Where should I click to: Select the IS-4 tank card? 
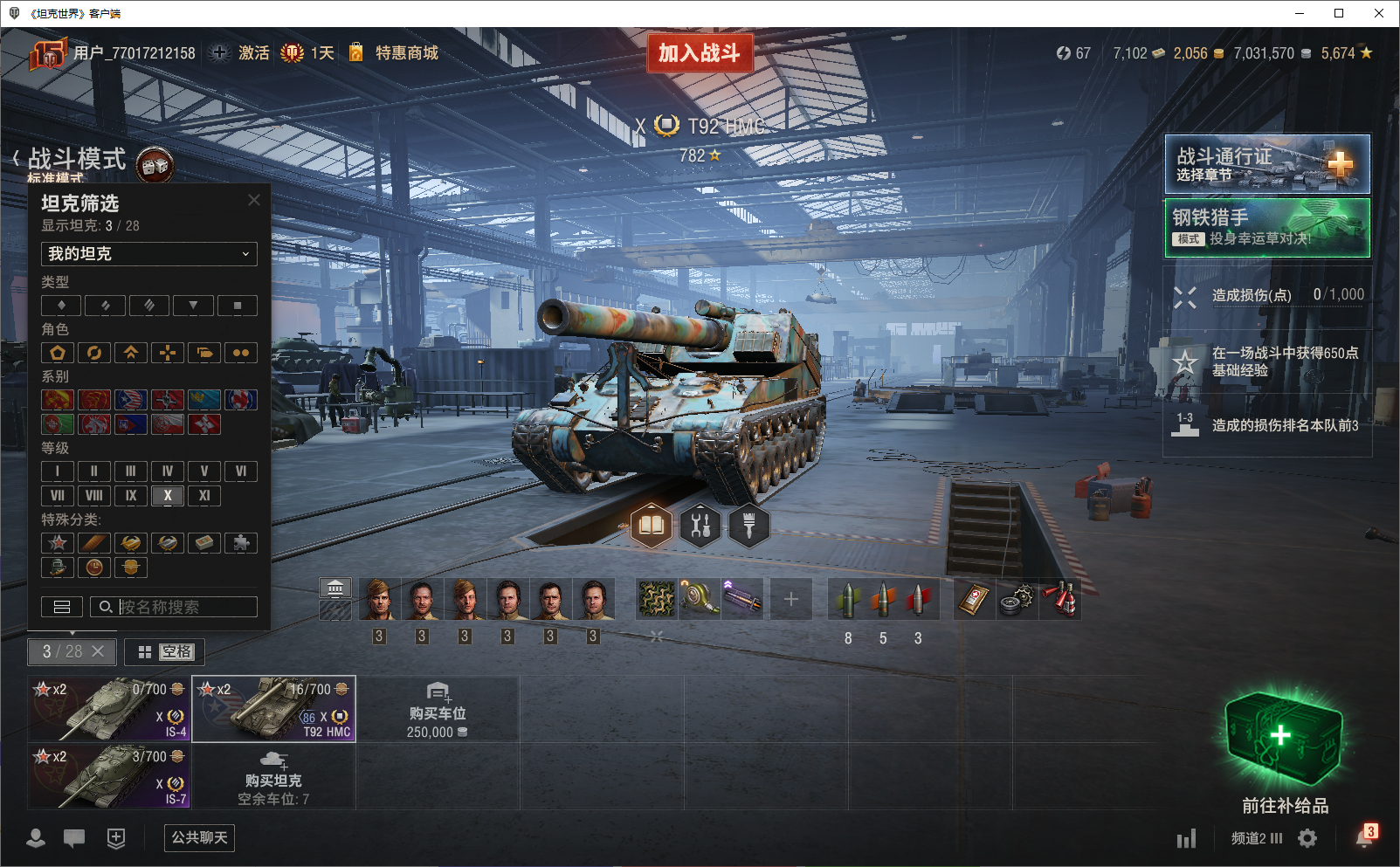click(x=109, y=709)
